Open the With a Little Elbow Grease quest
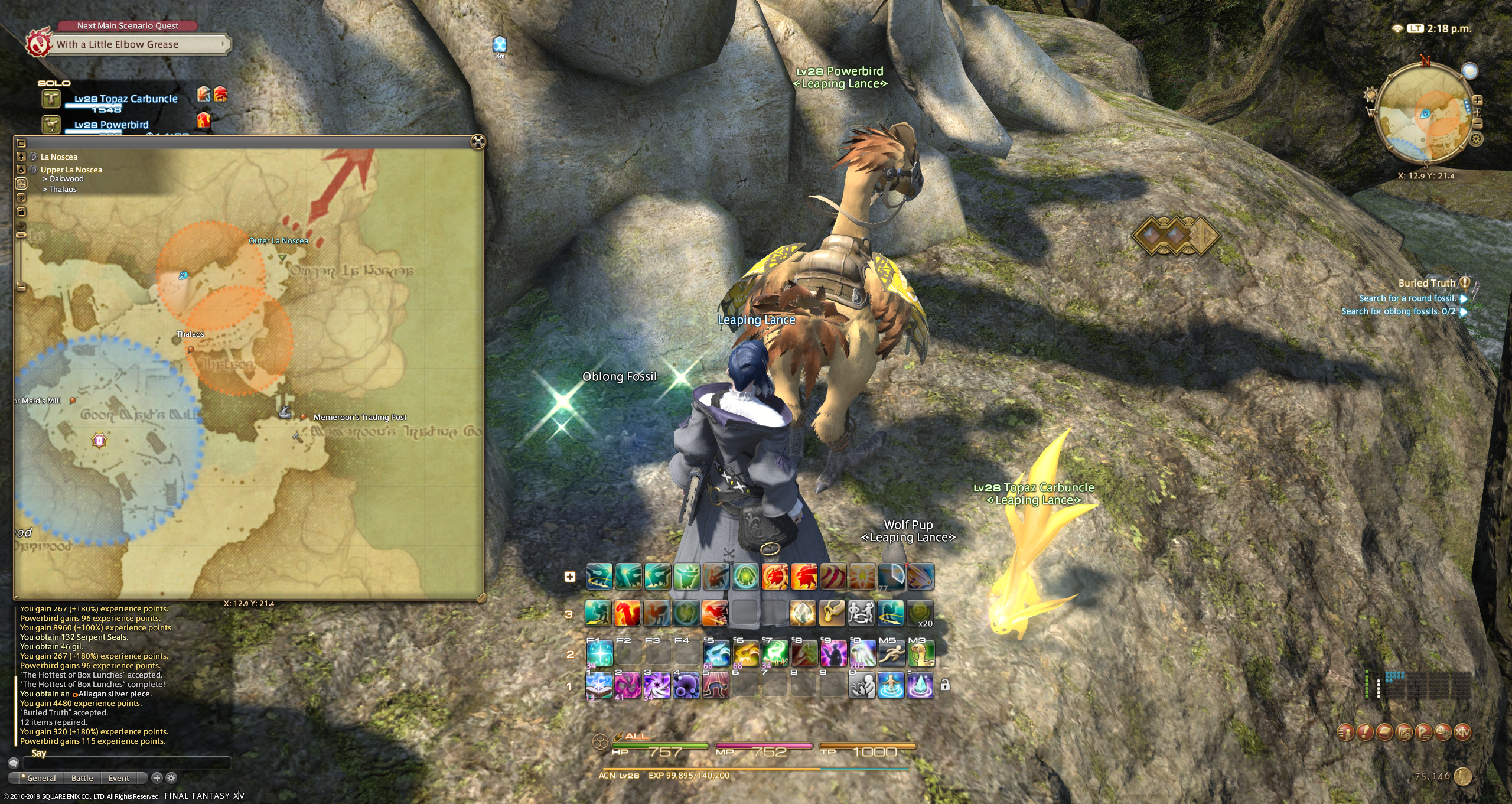Screen dimensions: 1512x804 pos(127,44)
